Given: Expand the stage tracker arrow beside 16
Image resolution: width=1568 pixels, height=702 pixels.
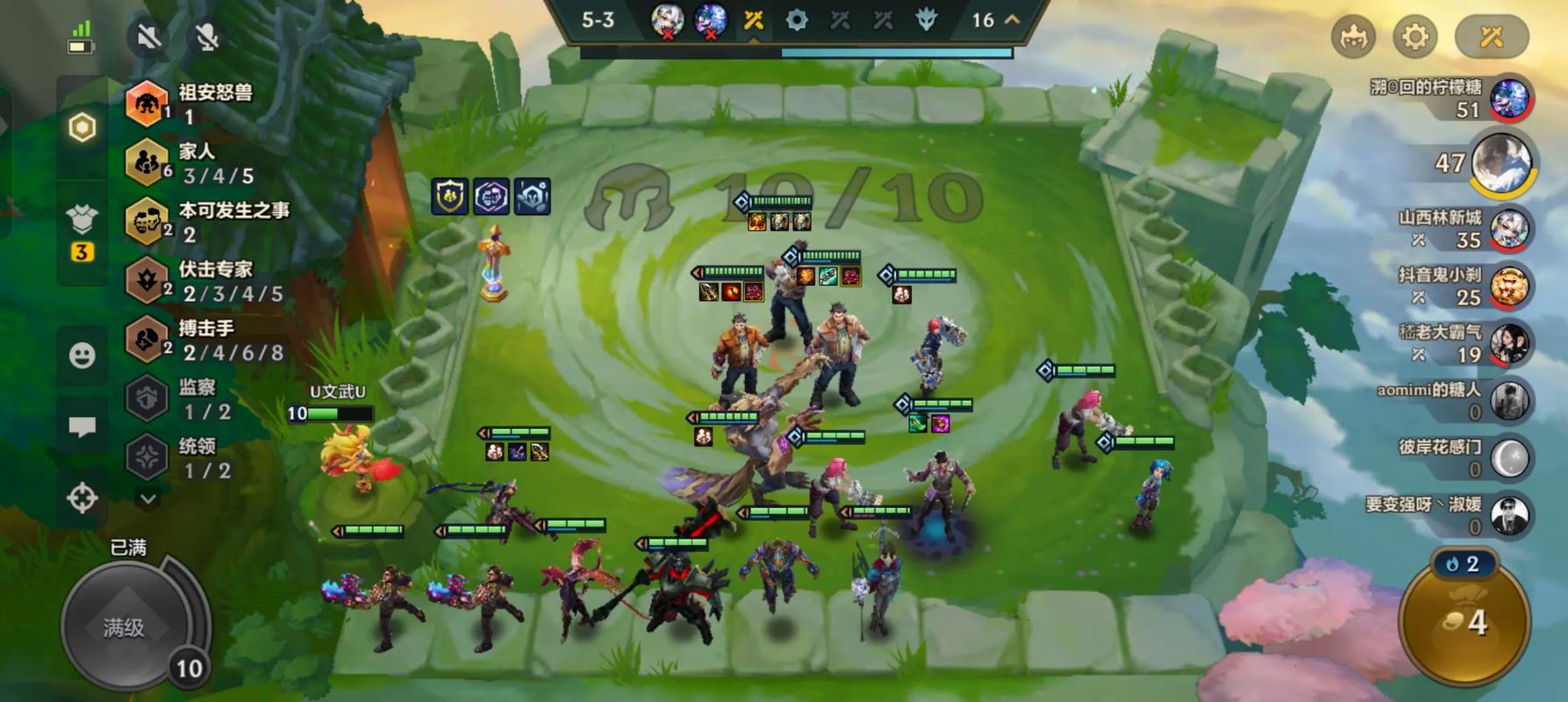Looking at the screenshot, I should pyautogui.click(x=1012, y=19).
